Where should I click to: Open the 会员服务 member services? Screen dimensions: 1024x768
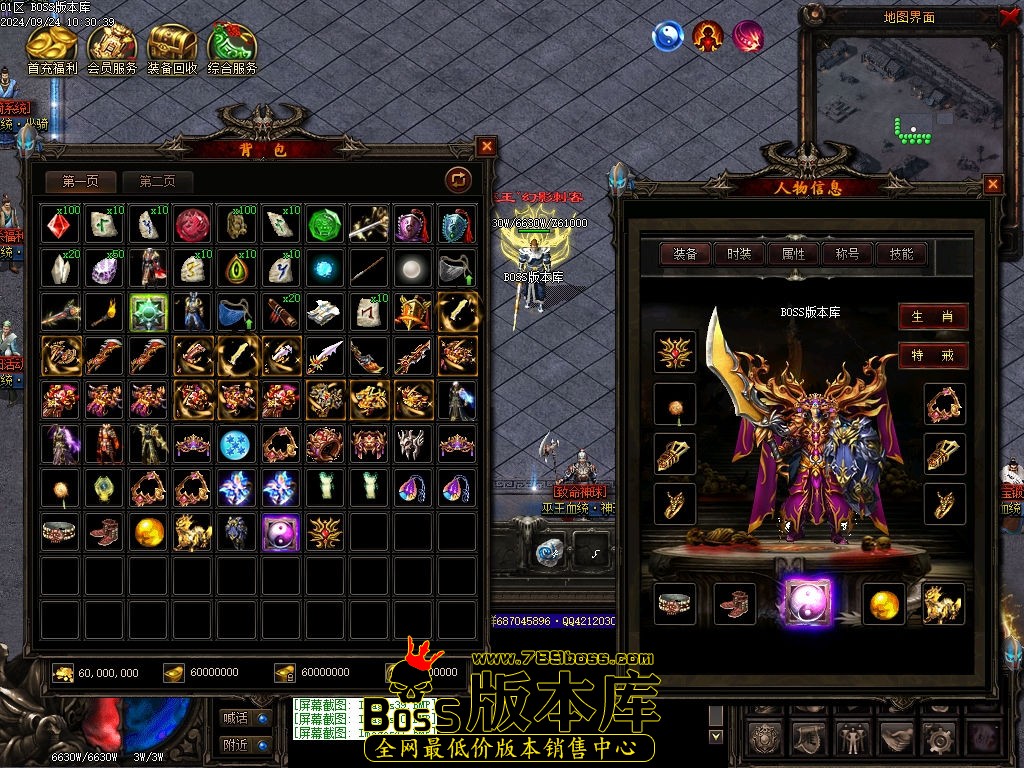pos(112,48)
